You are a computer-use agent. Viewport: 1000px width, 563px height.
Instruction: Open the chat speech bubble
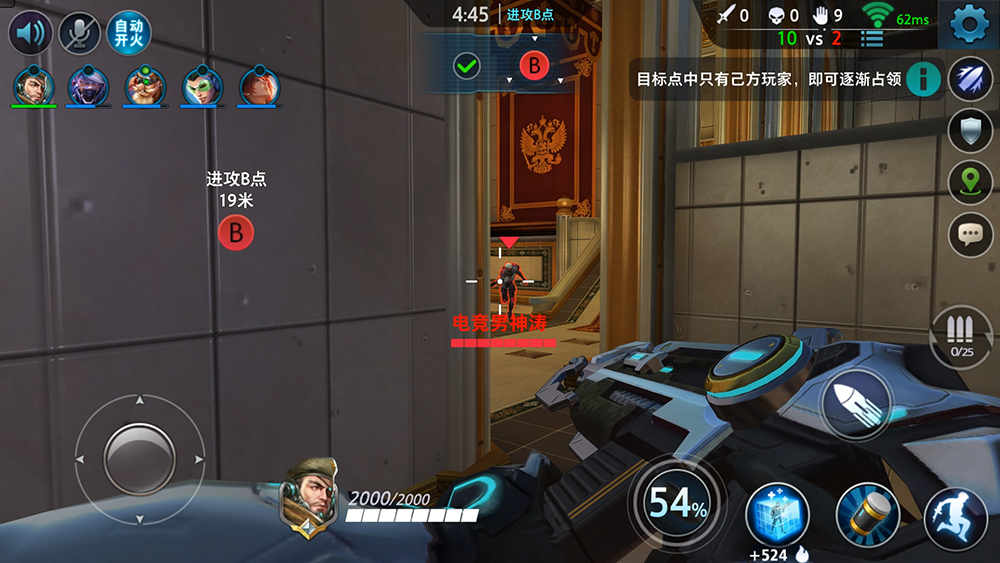pyautogui.click(x=969, y=234)
